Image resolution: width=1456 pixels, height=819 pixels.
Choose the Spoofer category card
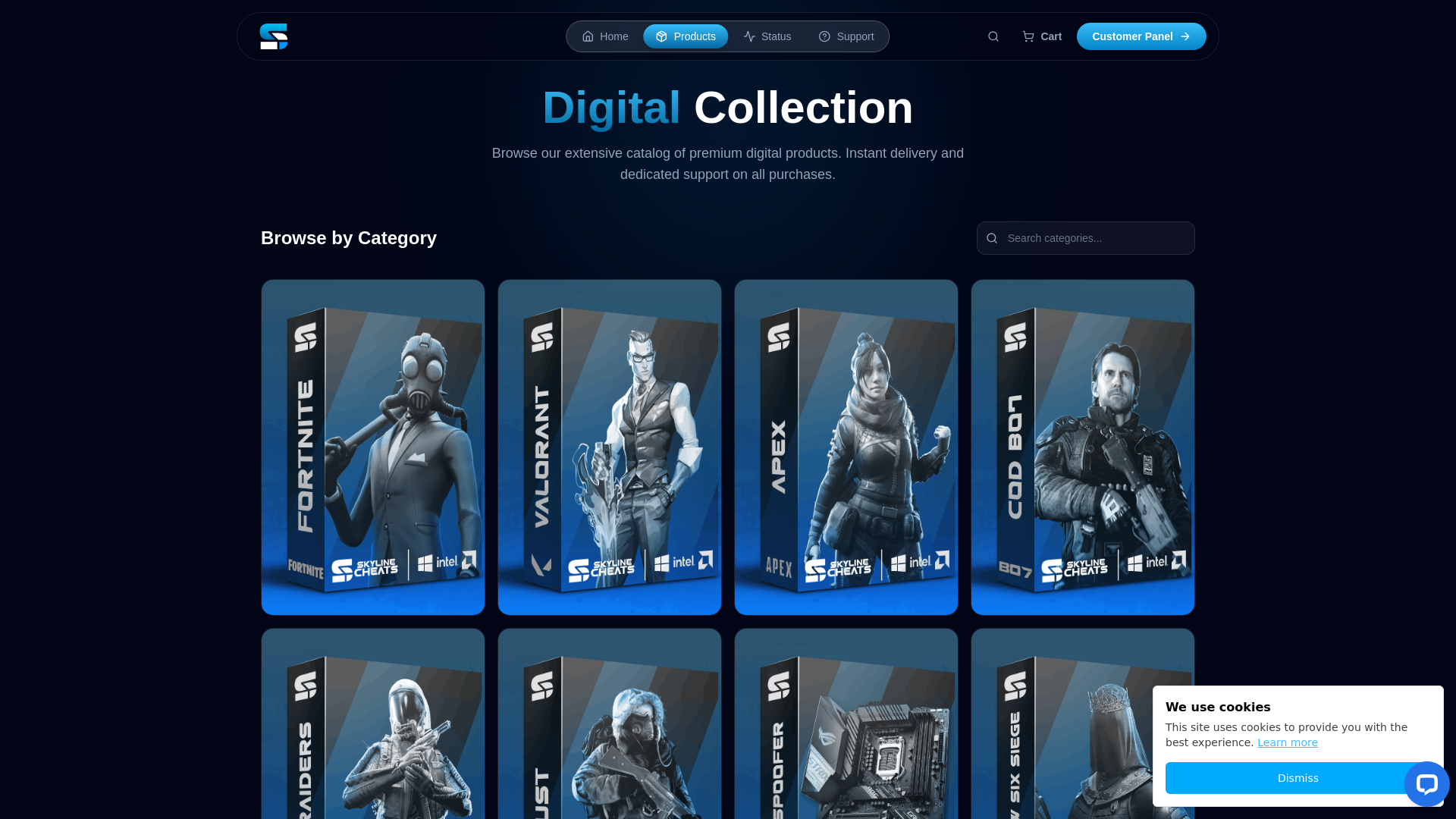(846, 724)
